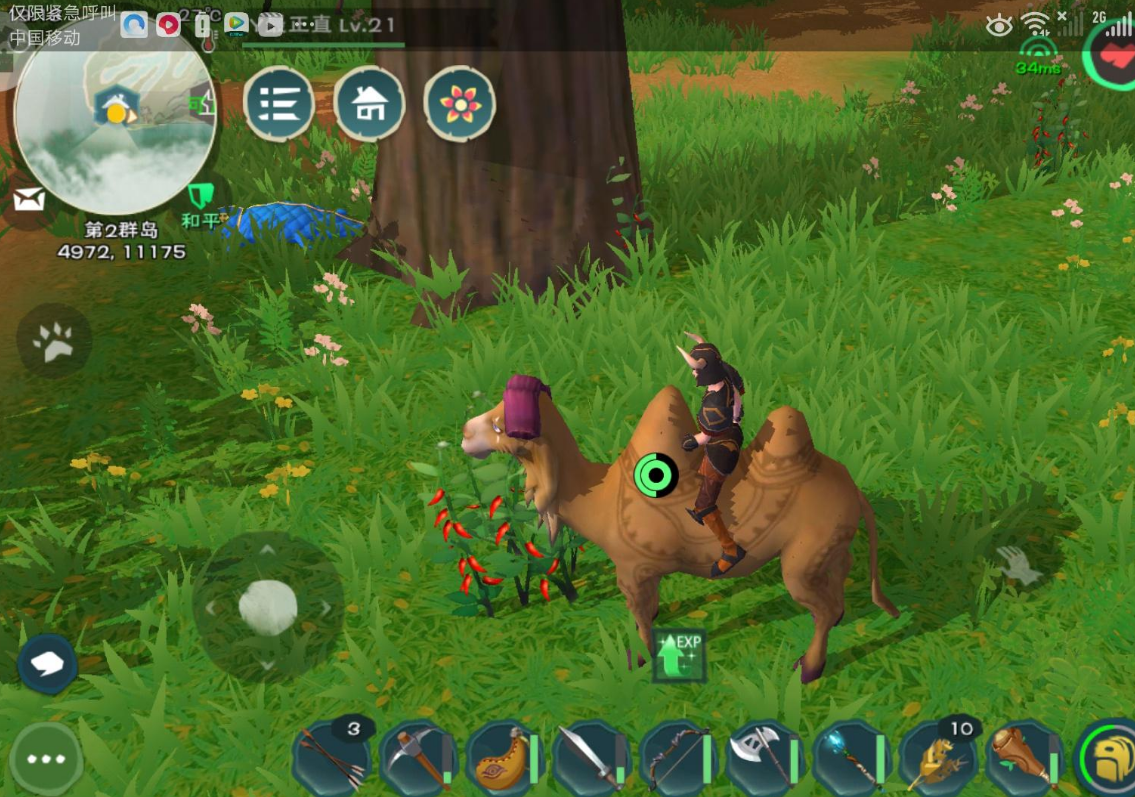Image resolution: width=1135 pixels, height=797 pixels.
Task: Select the water flask hotbar slot
Action: click(504, 757)
